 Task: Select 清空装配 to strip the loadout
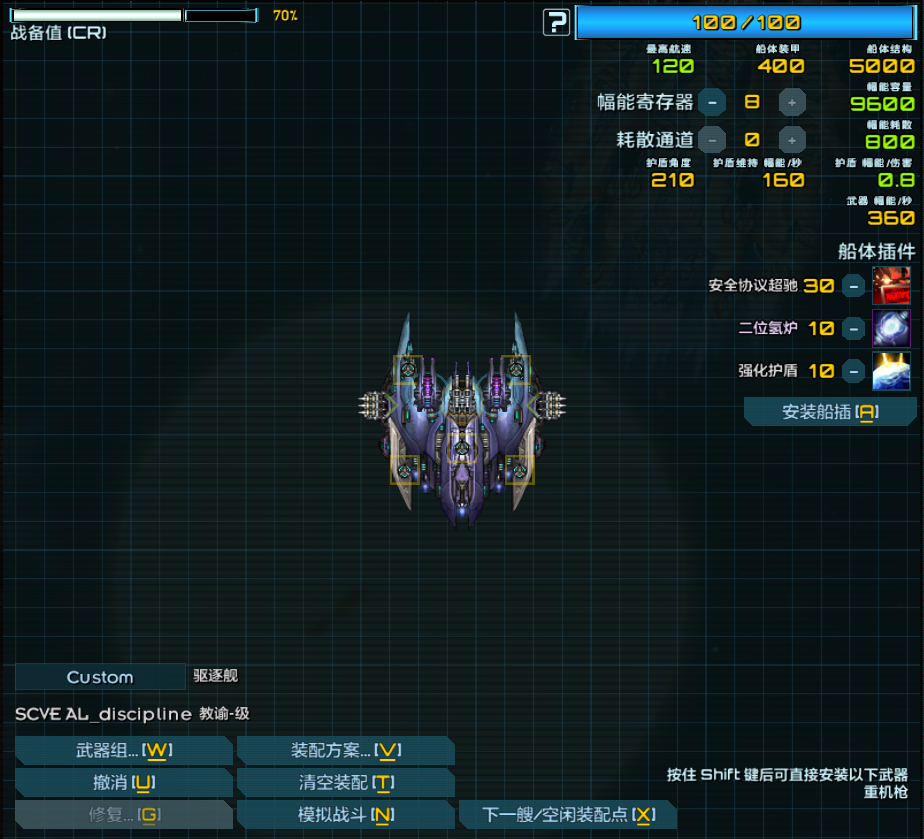pos(346,783)
